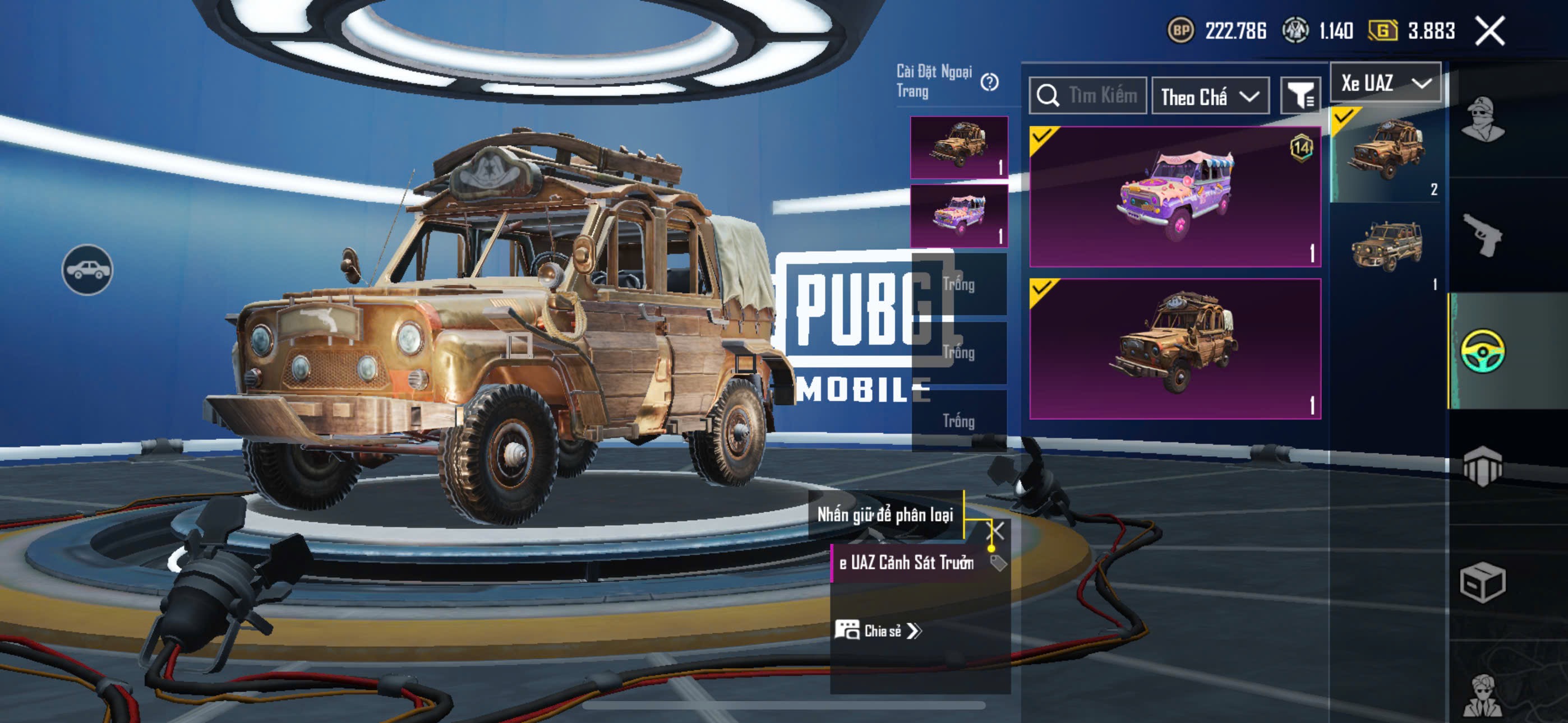Open the character head outfit tab
Viewport: 1568px width, 723px height.
pos(1483,119)
